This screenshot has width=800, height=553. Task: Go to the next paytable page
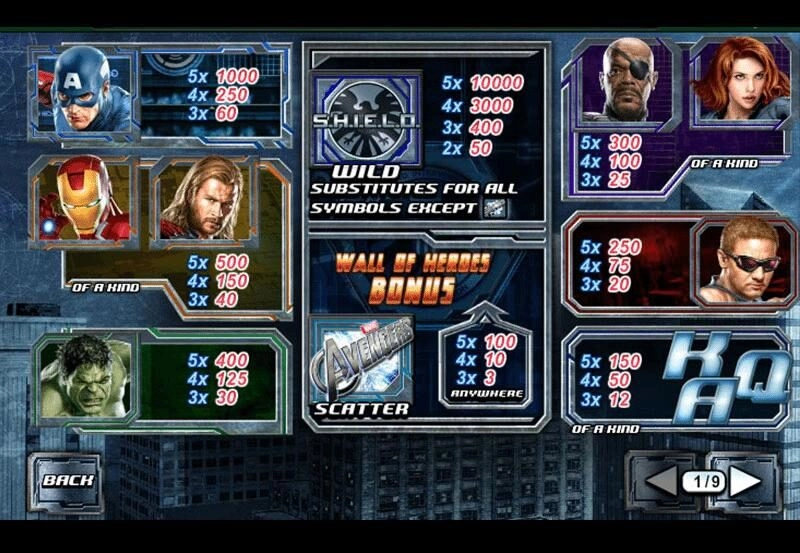[746, 482]
